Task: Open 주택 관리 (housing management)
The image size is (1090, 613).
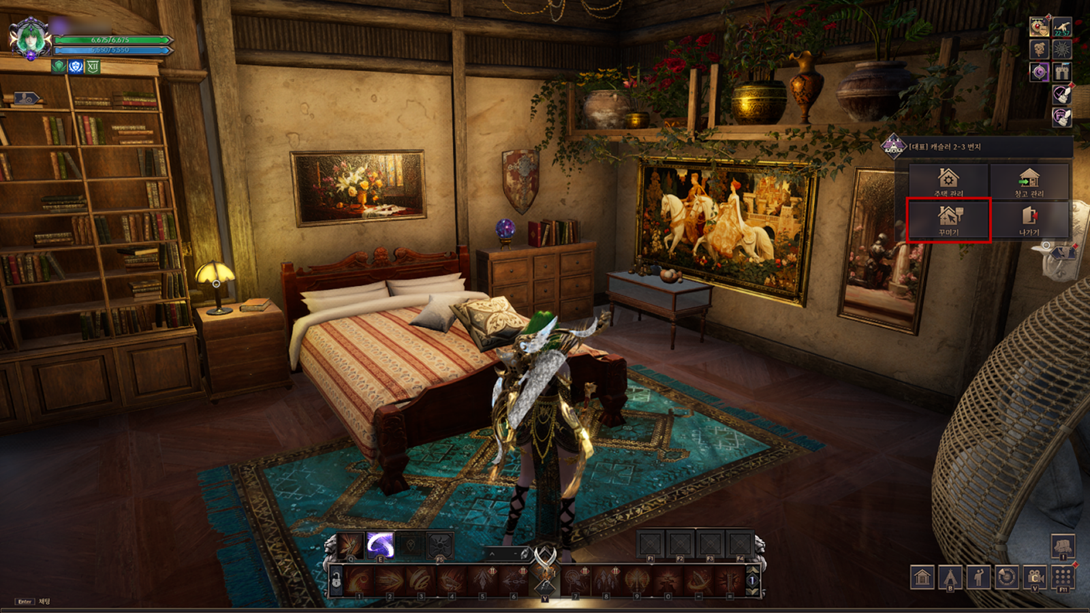Action: tap(948, 181)
